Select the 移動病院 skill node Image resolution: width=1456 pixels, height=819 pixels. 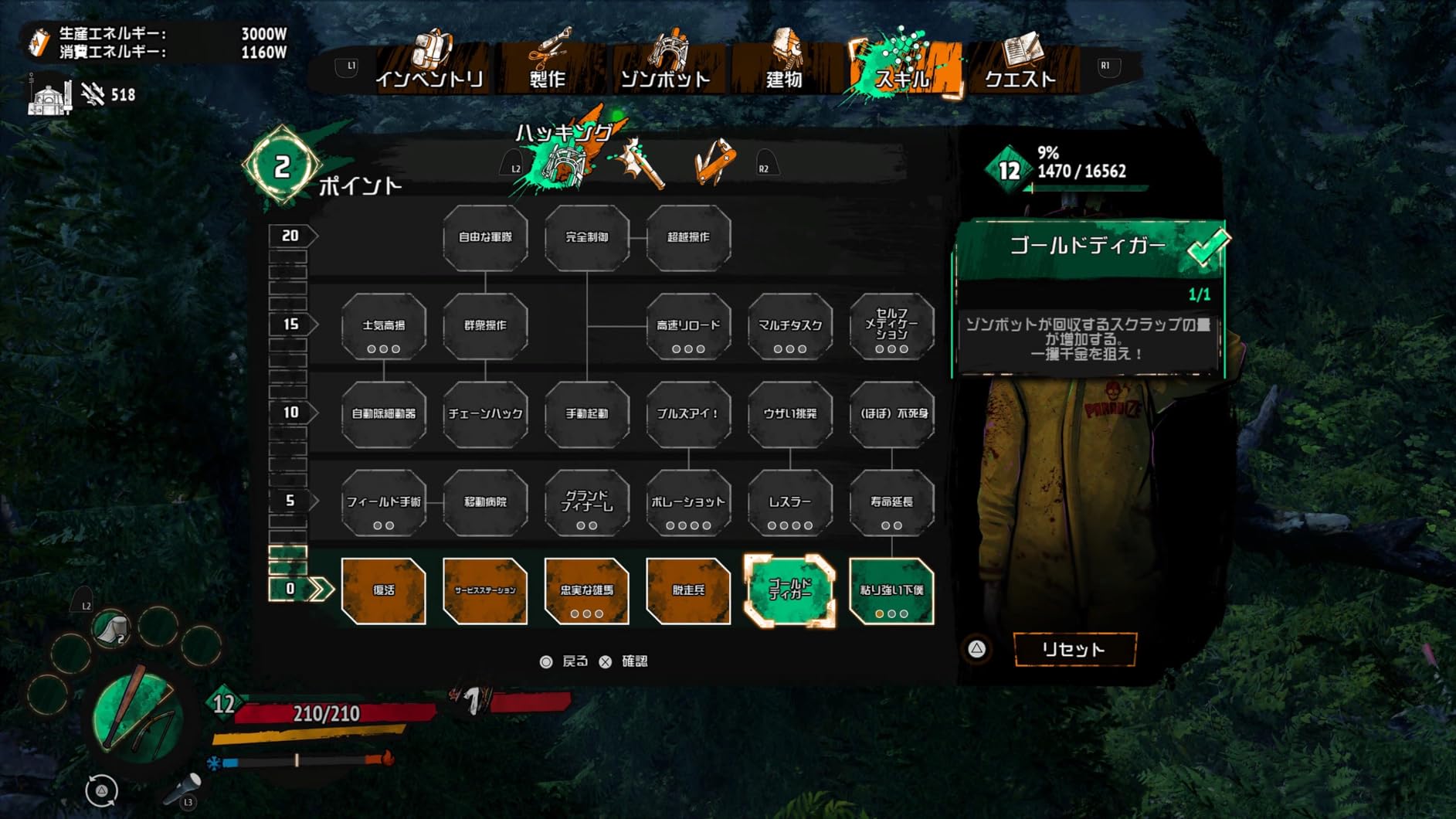point(485,502)
